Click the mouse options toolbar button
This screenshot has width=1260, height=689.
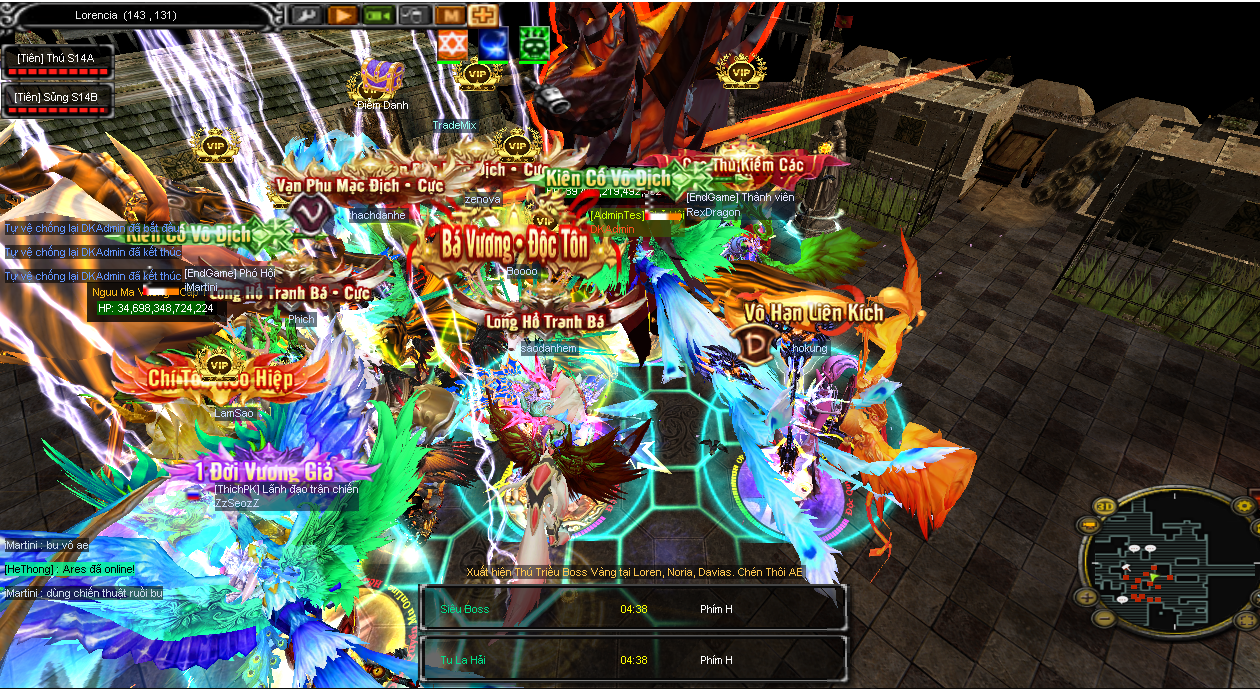[412, 15]
